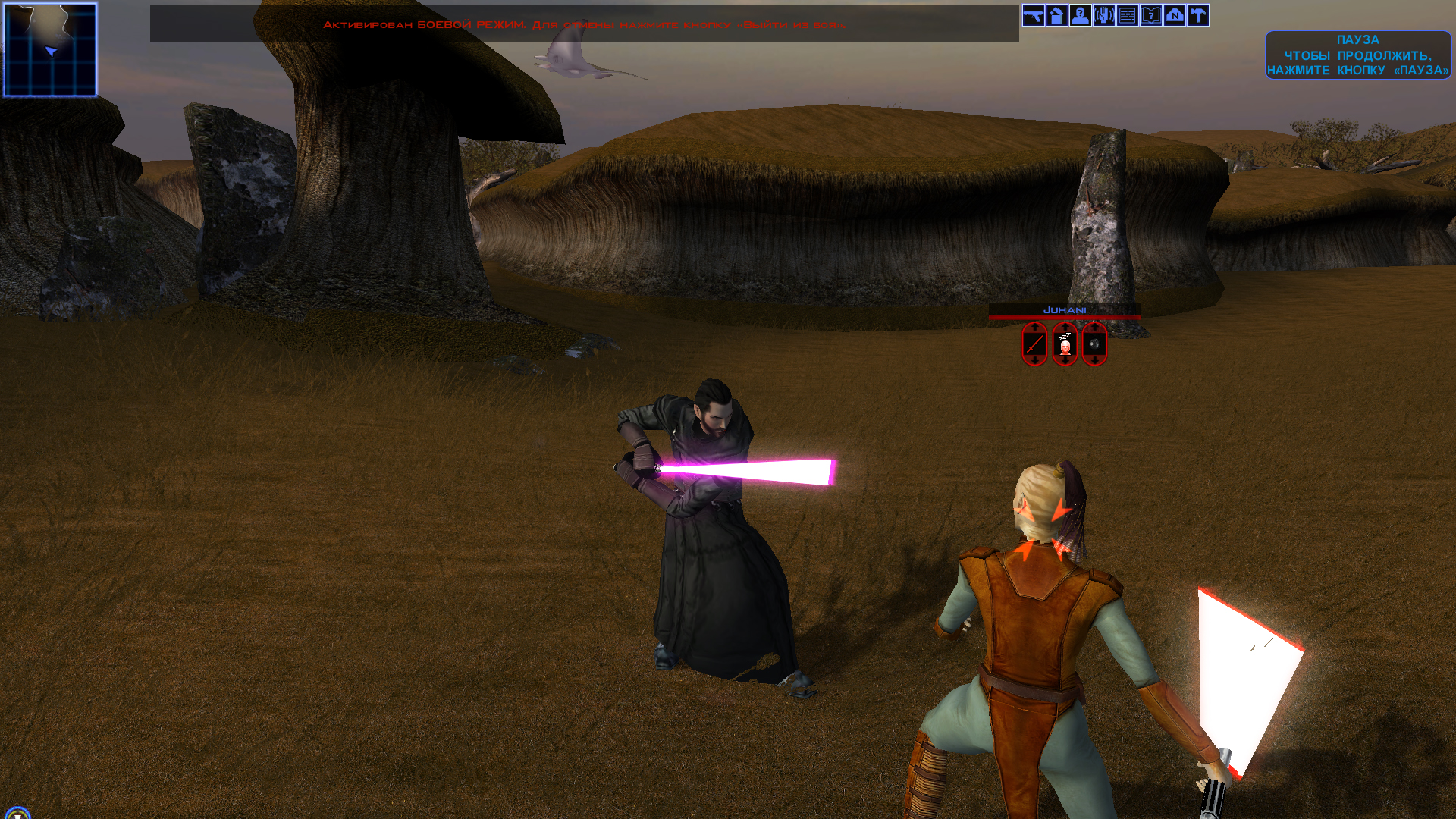The image size is (1456, 819).
Task: Open Force Powers via the glowing hand icon
Action: coord(1103,15)
